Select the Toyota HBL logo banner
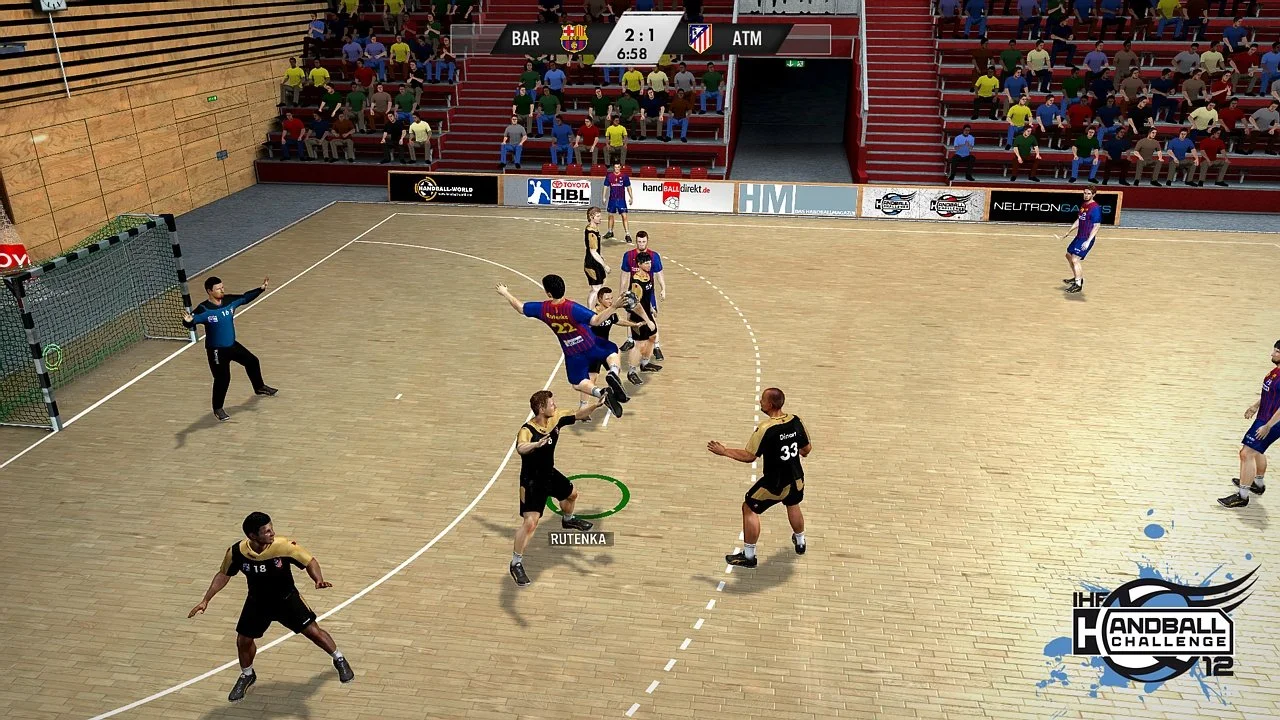 (x=560, y=192)
